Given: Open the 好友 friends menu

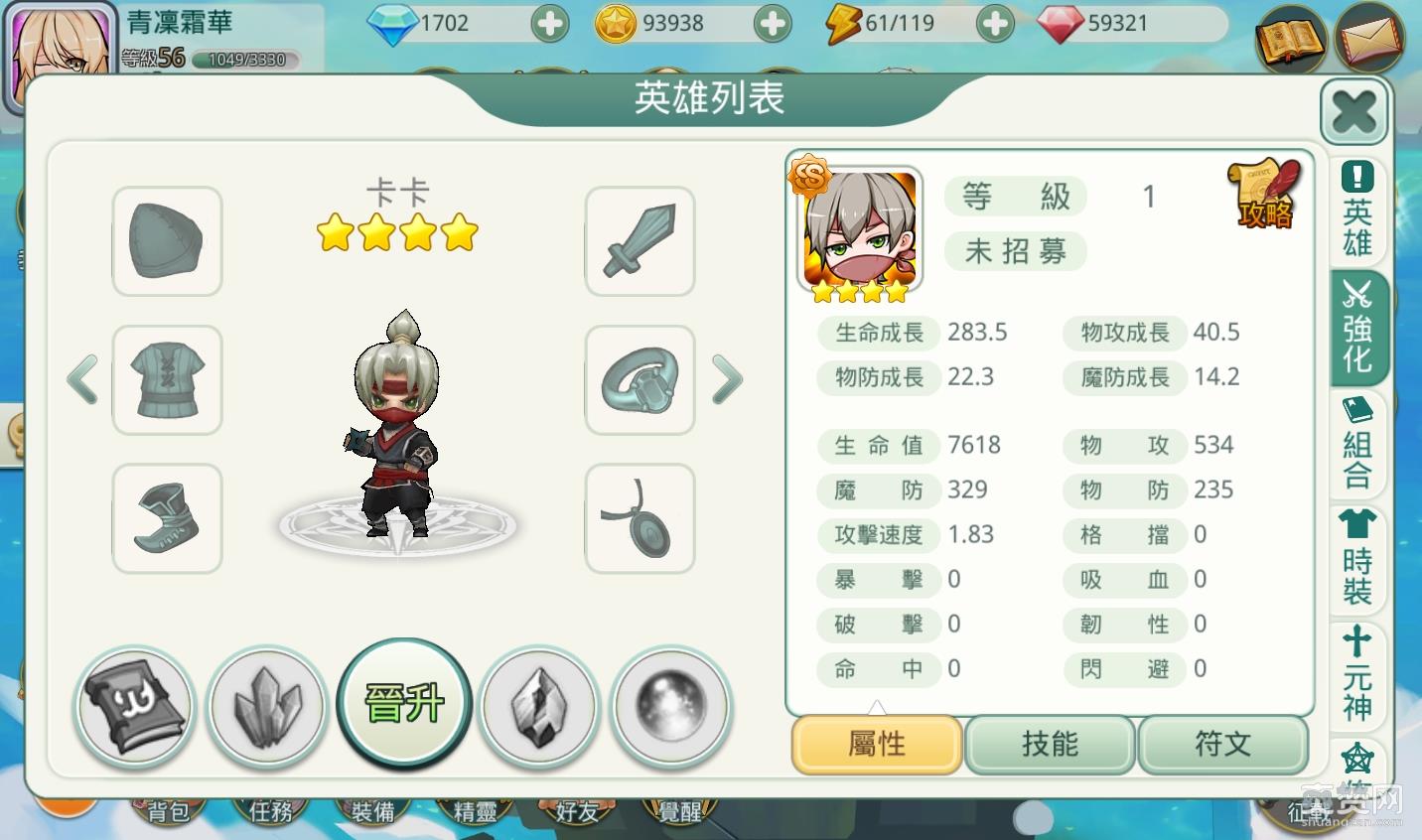Looking at the screenshot, I should click(x=576, y=810).
